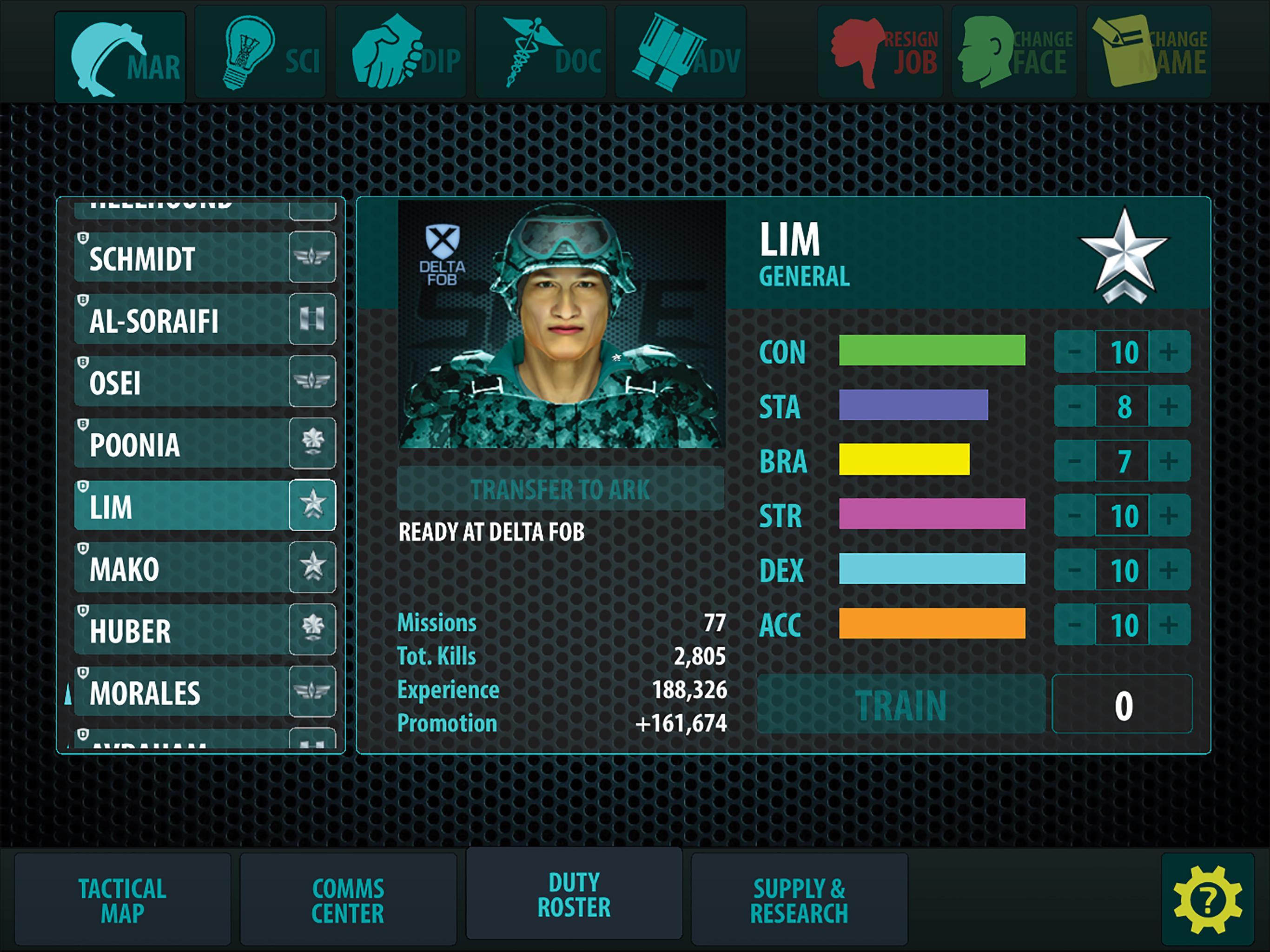Open the Supply & Research tab
The height and width of the screenshot is (952, 1270).
(x=801, y=899)
